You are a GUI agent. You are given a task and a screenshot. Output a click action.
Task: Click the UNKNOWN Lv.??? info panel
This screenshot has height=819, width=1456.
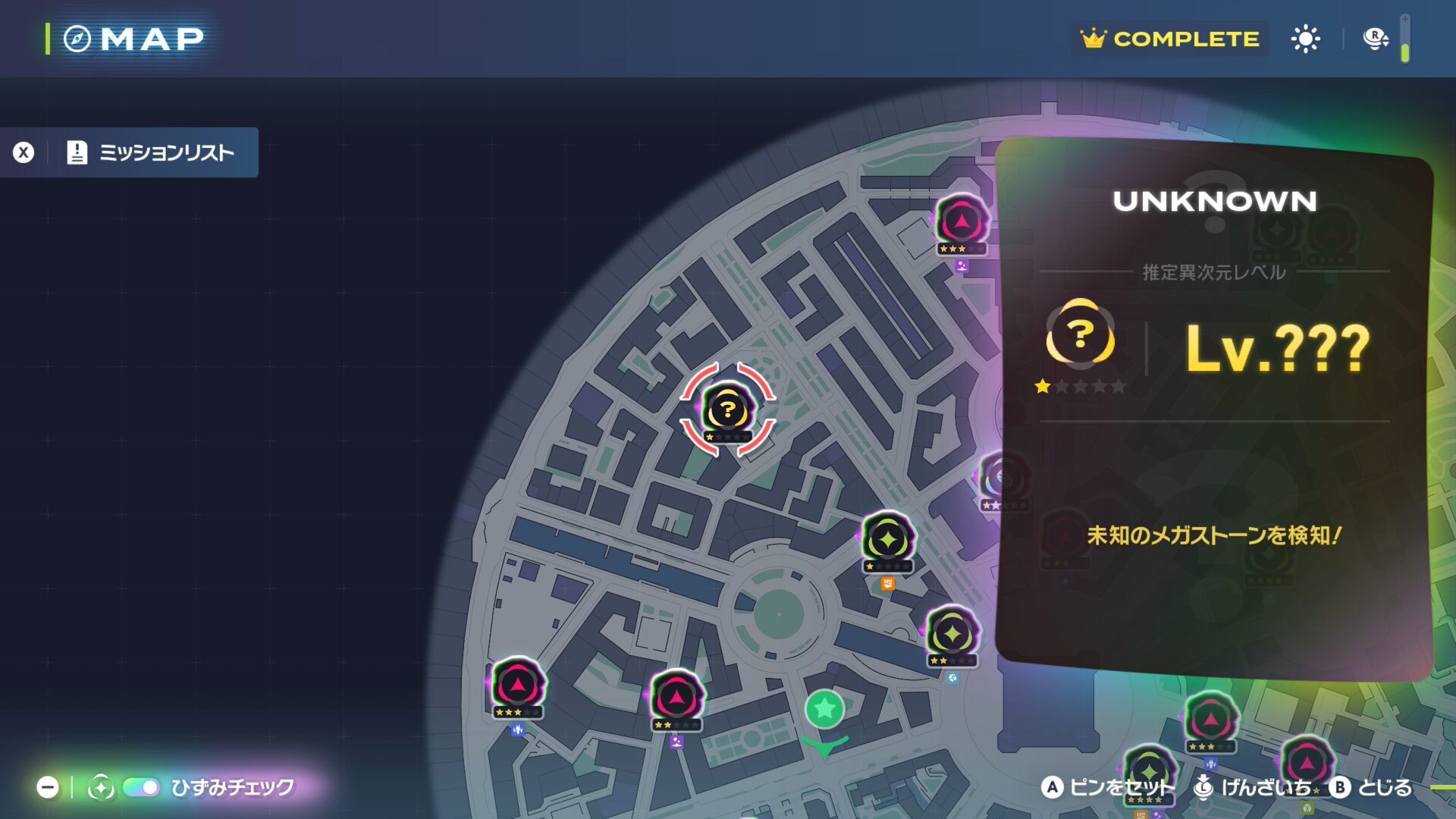(x=1213, y=409)
